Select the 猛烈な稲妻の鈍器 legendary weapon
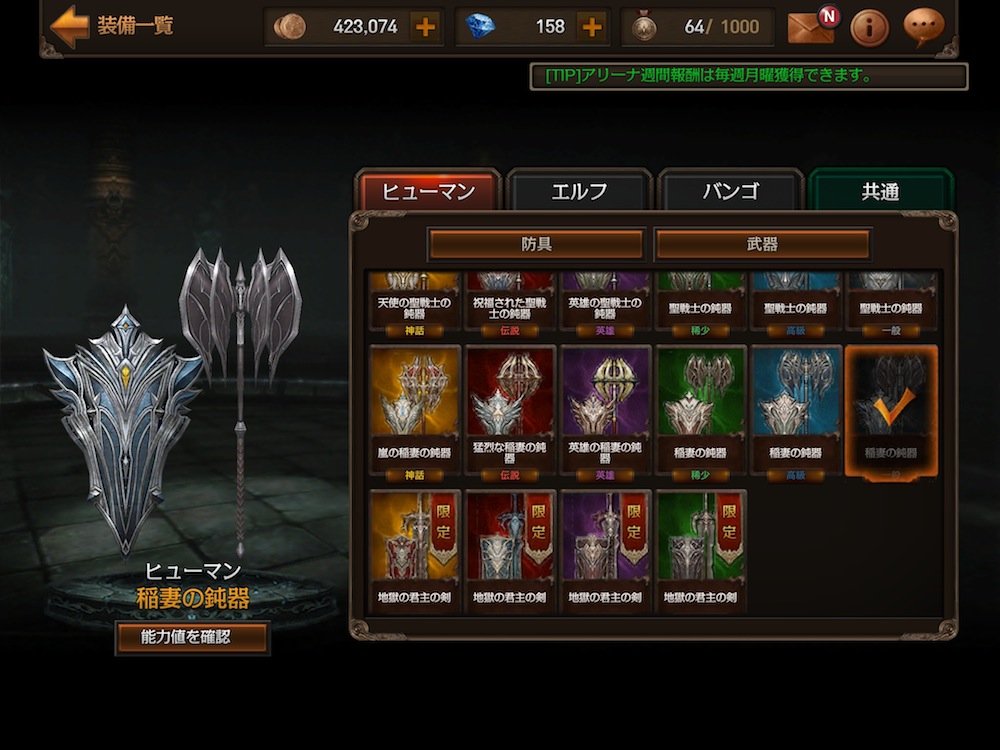1000x750 pixels. pos(510,410)
